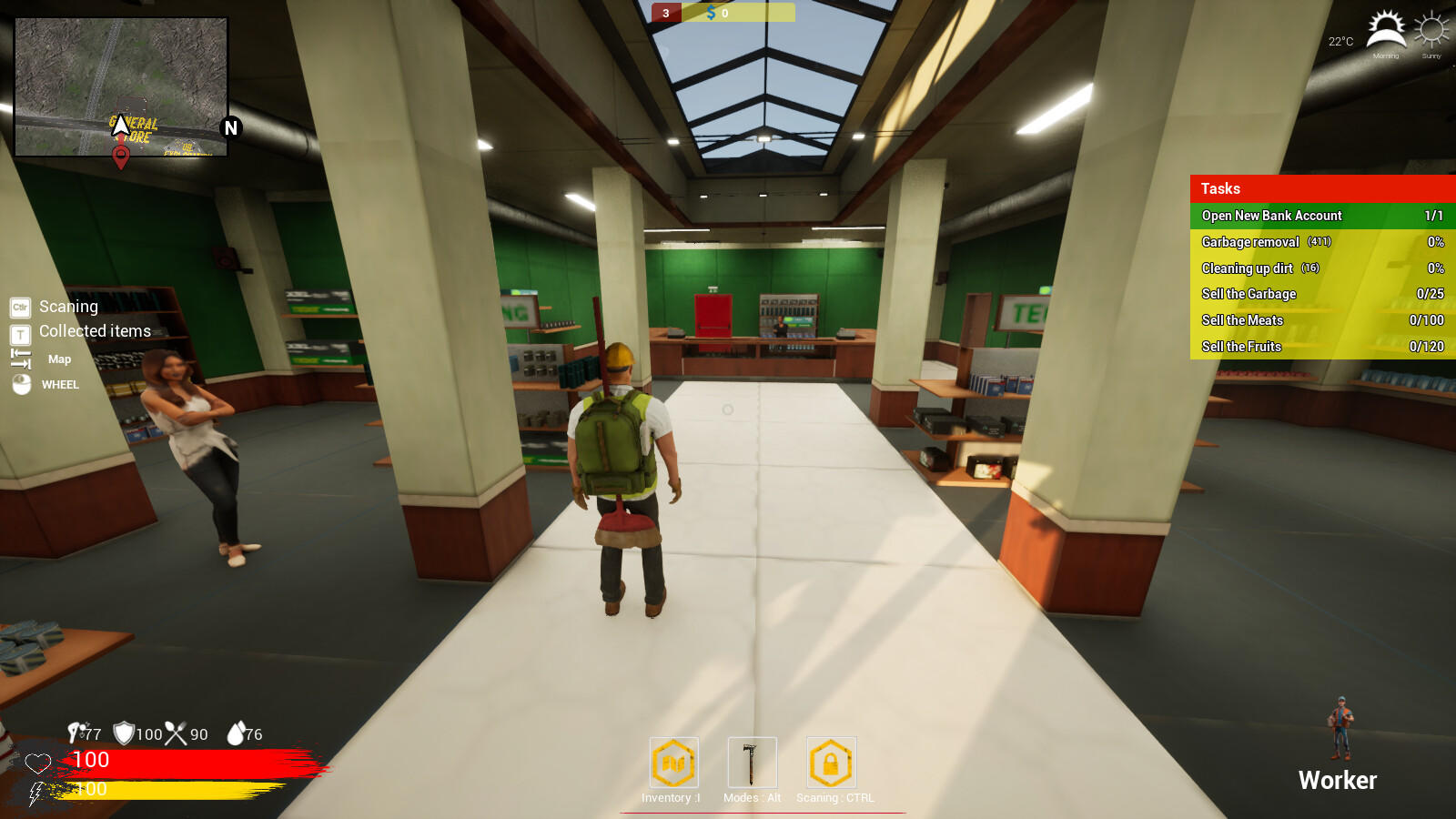Click the Map arrows keybind icon

(x=20, y=358)
